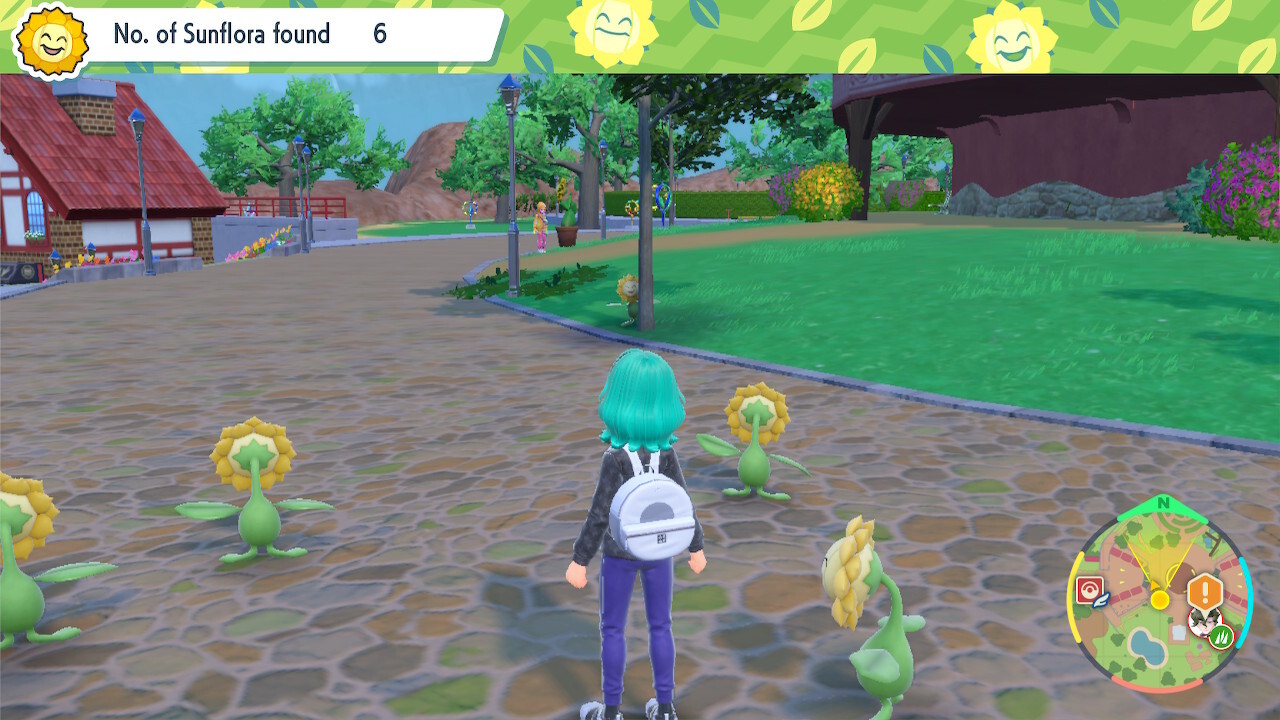
Task: Click the blue pond on the minimap
Action: [1148, 645]
